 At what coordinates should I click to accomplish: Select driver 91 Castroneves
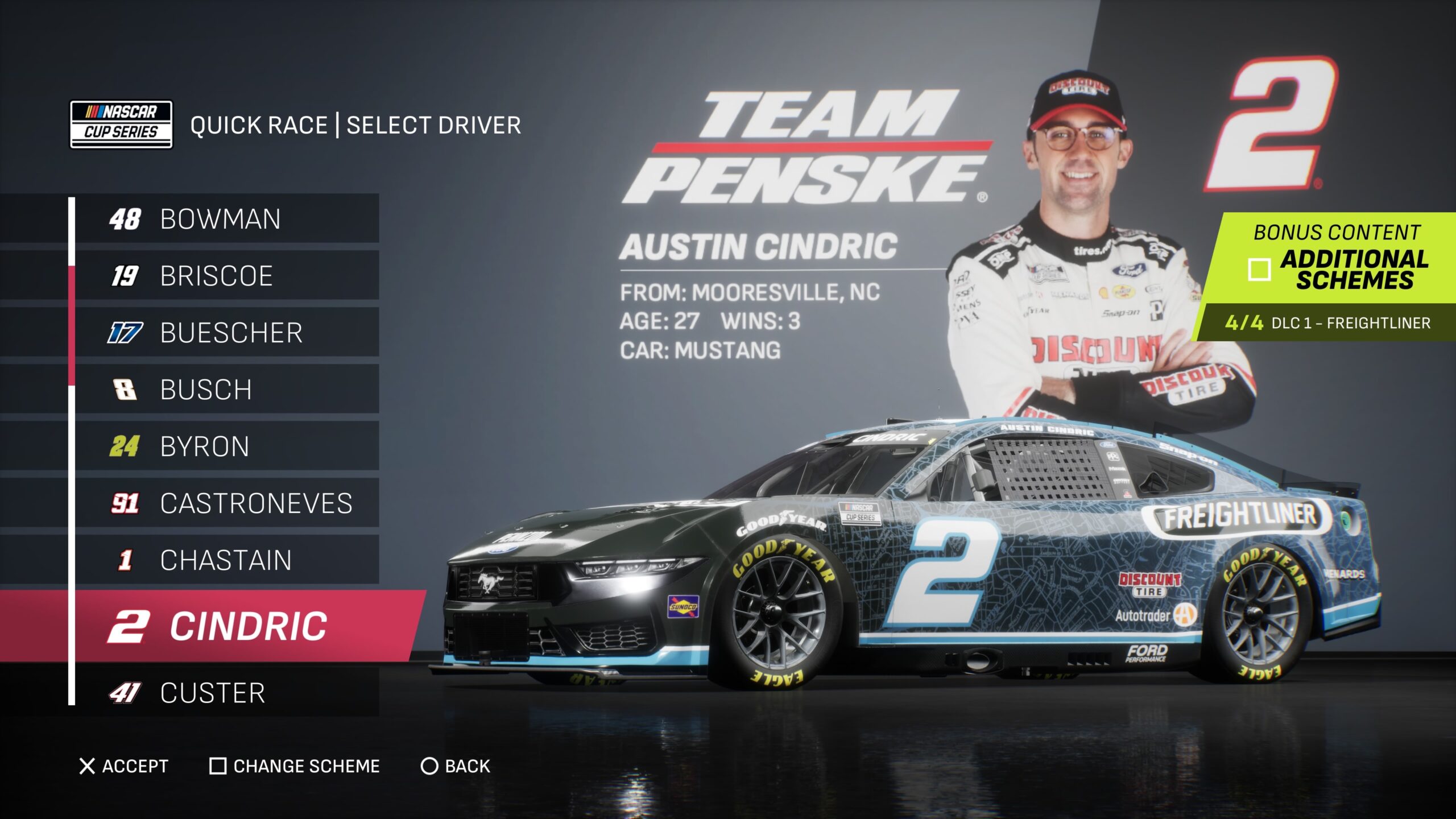226,503
